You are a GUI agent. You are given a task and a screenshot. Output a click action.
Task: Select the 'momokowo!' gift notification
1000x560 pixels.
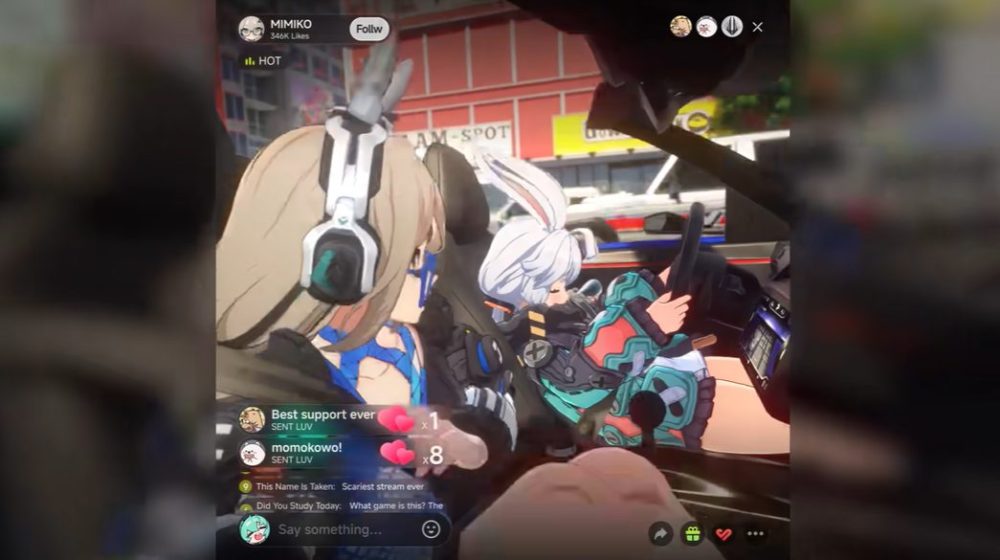click(305, 453)
